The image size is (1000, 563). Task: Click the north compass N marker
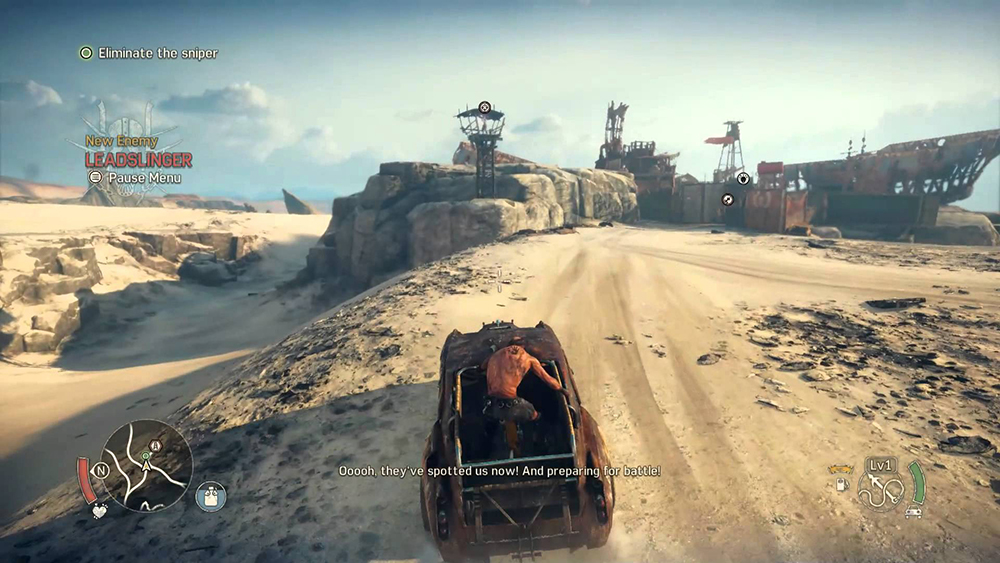[101, 469]
